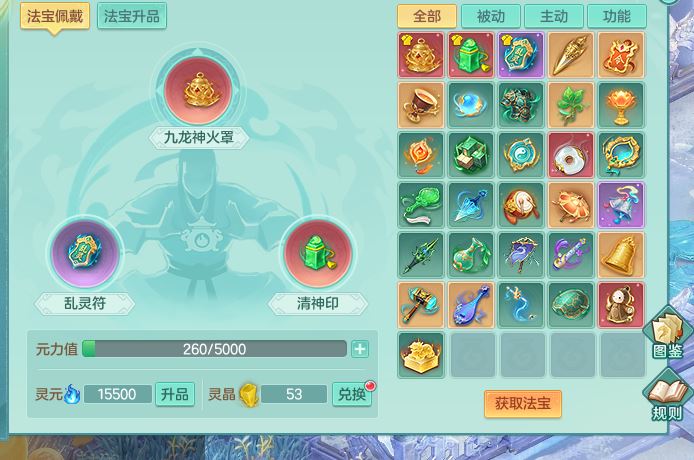Image resolution: width=694 pixels, height=460 pixels.
Task: Choose the 功能 filter tab
Action: [x=616, y=16]
